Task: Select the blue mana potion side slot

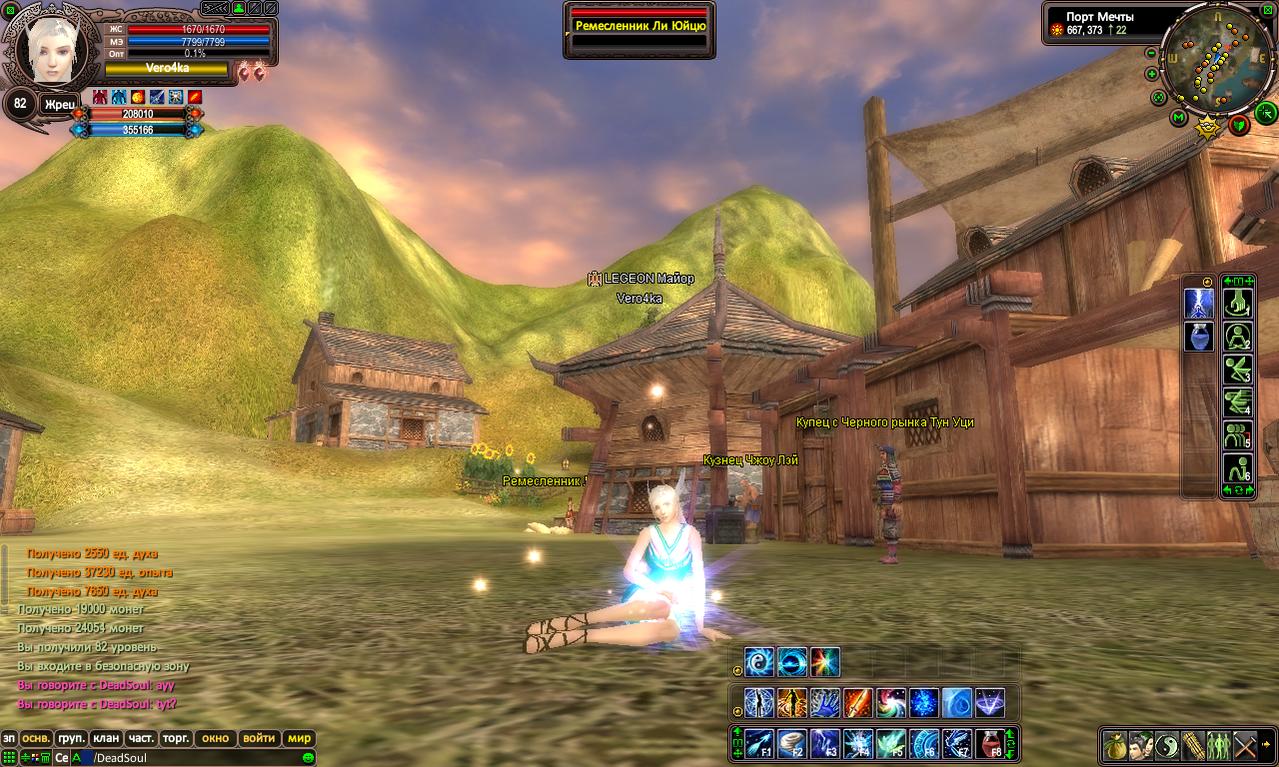Action: [x=1199, y=337]
